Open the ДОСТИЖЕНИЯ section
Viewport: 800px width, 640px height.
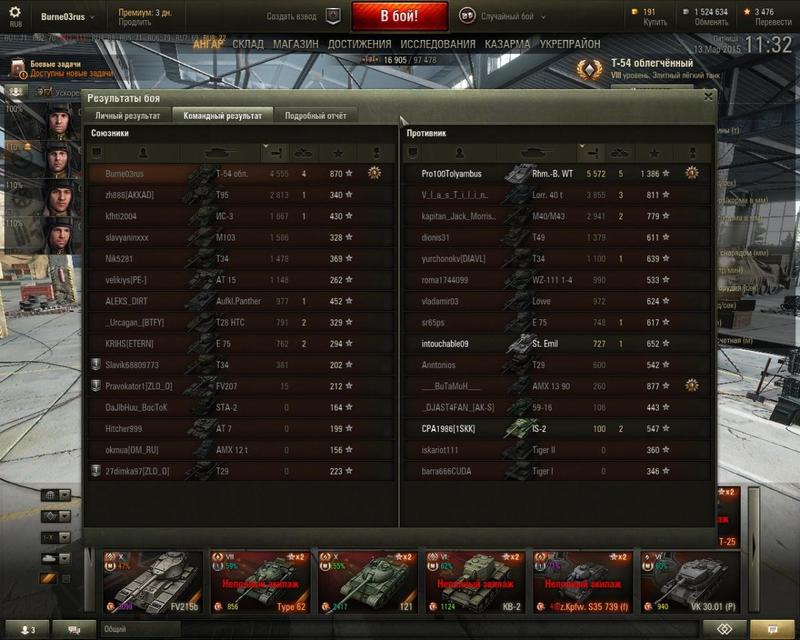click(x=359, y=45)
